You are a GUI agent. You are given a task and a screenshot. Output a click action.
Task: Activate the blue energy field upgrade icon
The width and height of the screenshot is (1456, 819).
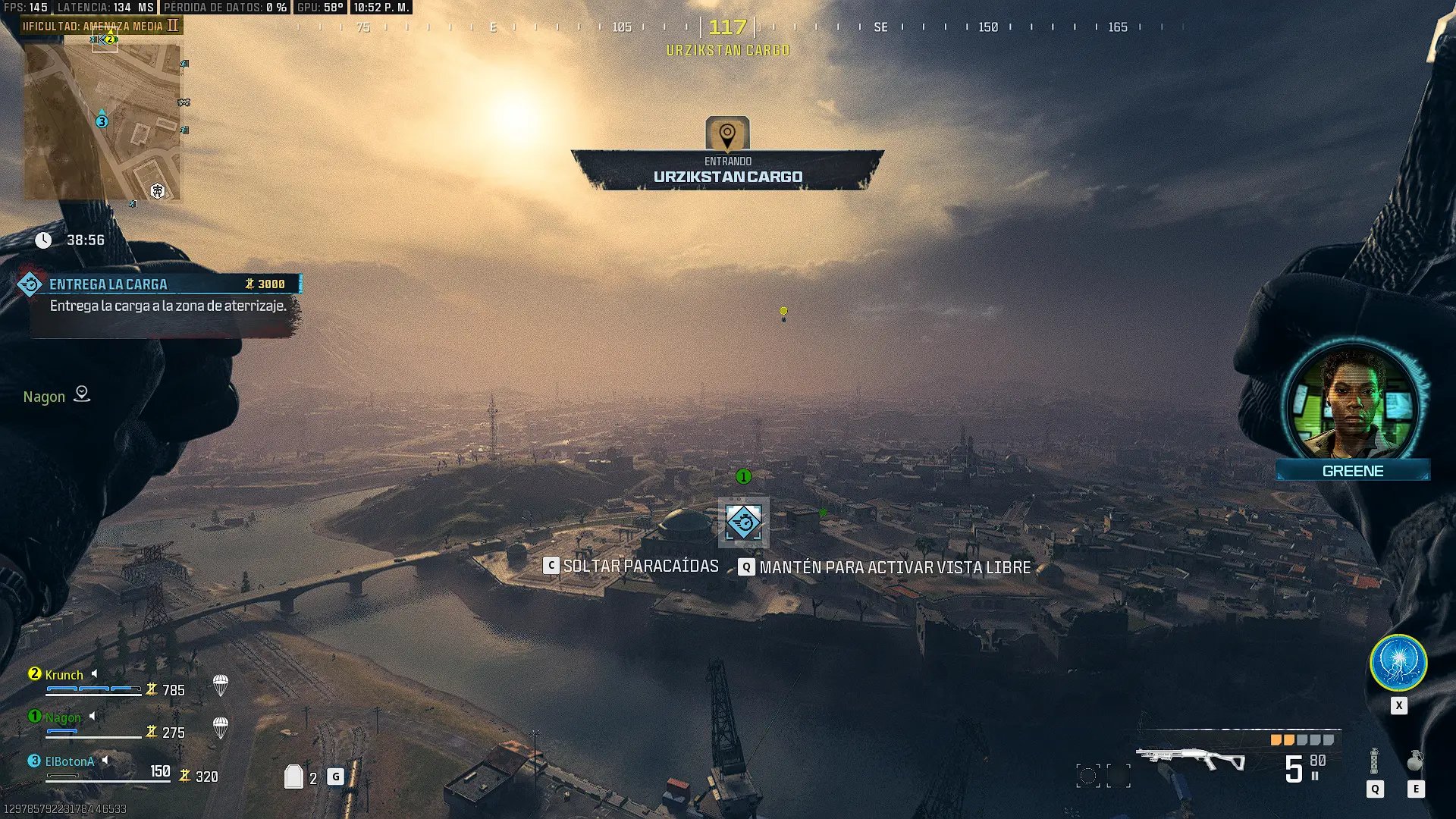click(1398, 663)
